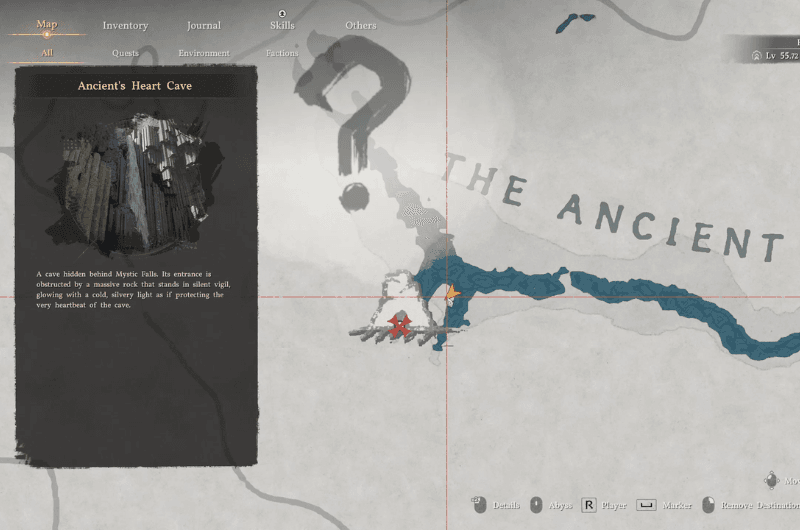Switch to the Inventory tab
This screenshot has height=530, width=800.
click(x=125, y=26)
